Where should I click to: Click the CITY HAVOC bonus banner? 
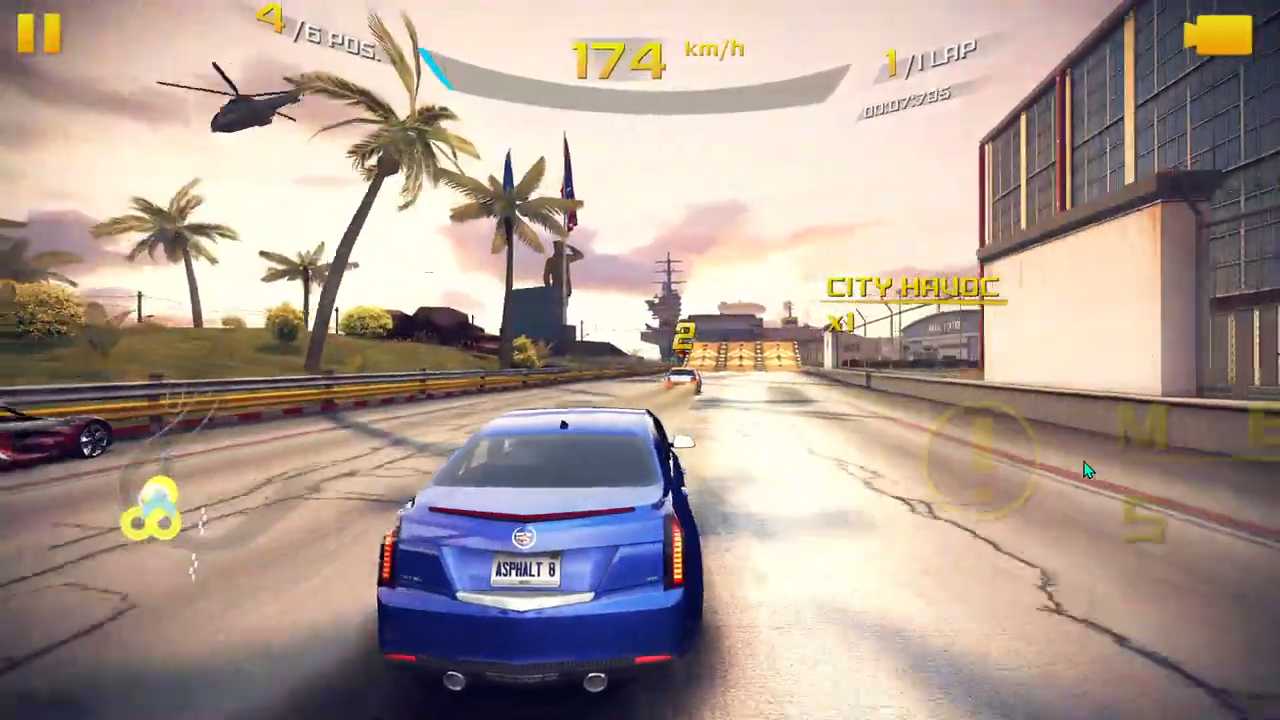click(x=912, y=289)
